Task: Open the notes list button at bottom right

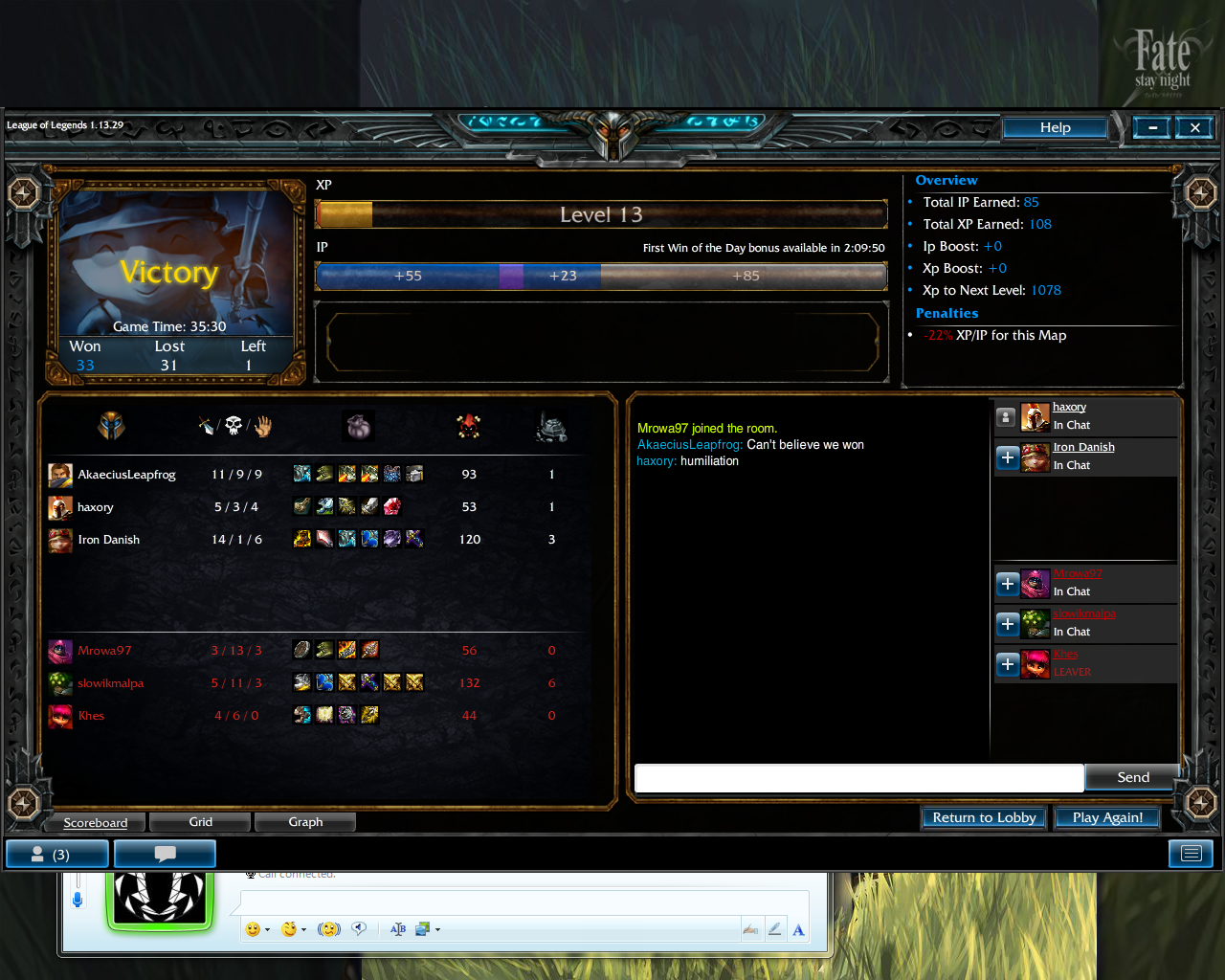Action: tap(1191, 854)
